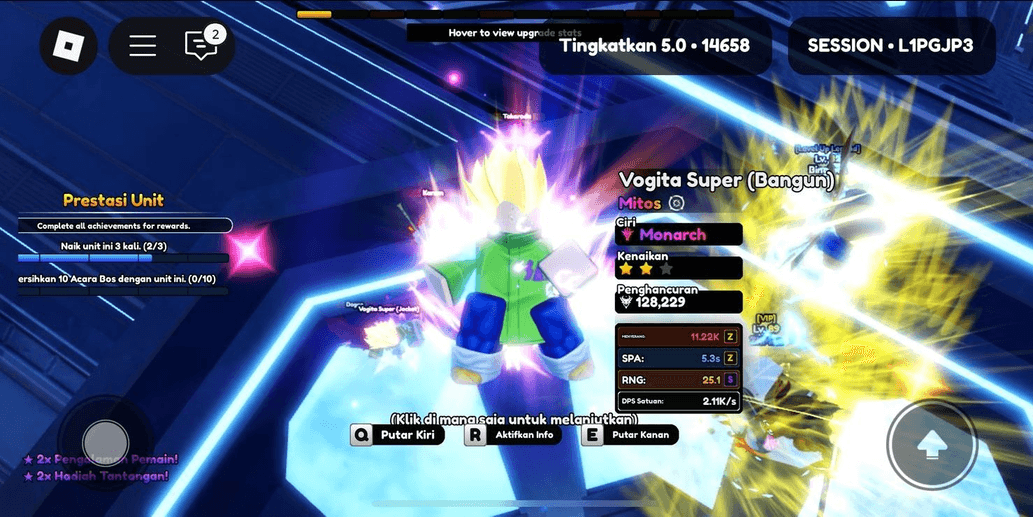Touch the virtual movement joystick
The height and width of the screenshot is (517, 1033).
(x=105, y=441)
